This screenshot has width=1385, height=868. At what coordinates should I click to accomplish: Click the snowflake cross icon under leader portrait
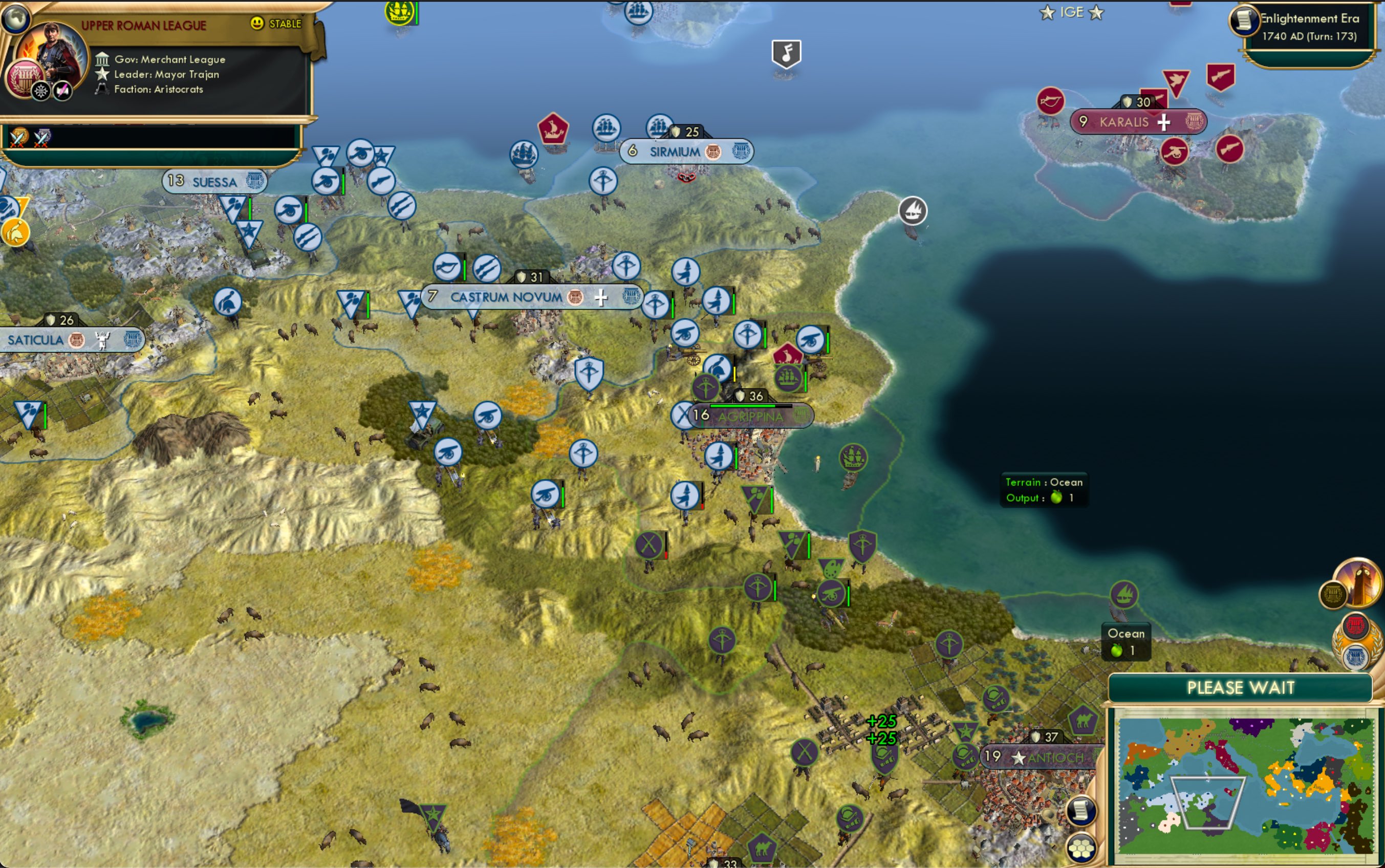pyautogui.click(x=41, y=91)
